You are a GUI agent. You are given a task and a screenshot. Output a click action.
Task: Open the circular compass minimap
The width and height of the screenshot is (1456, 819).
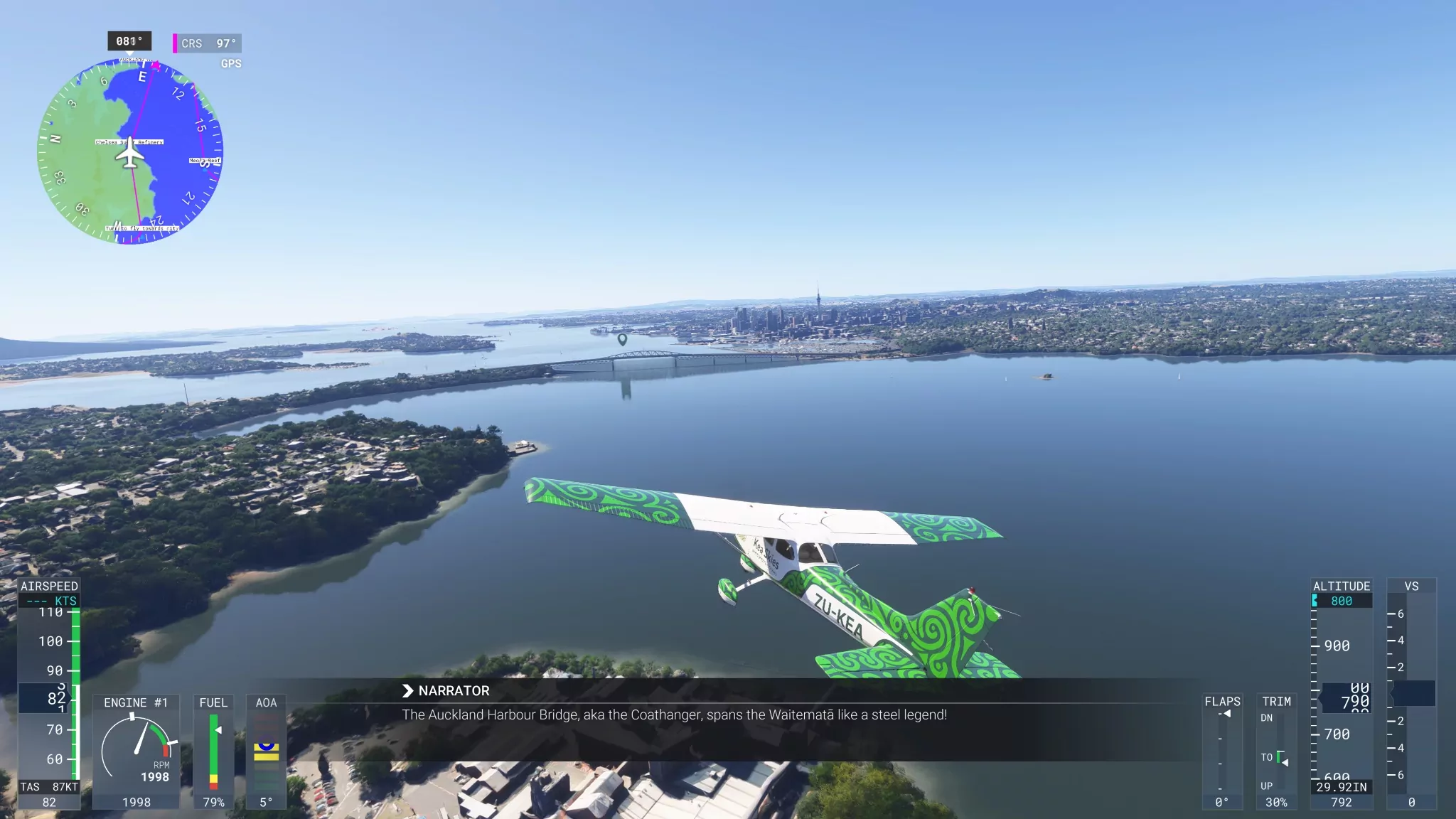pos(130,152)
